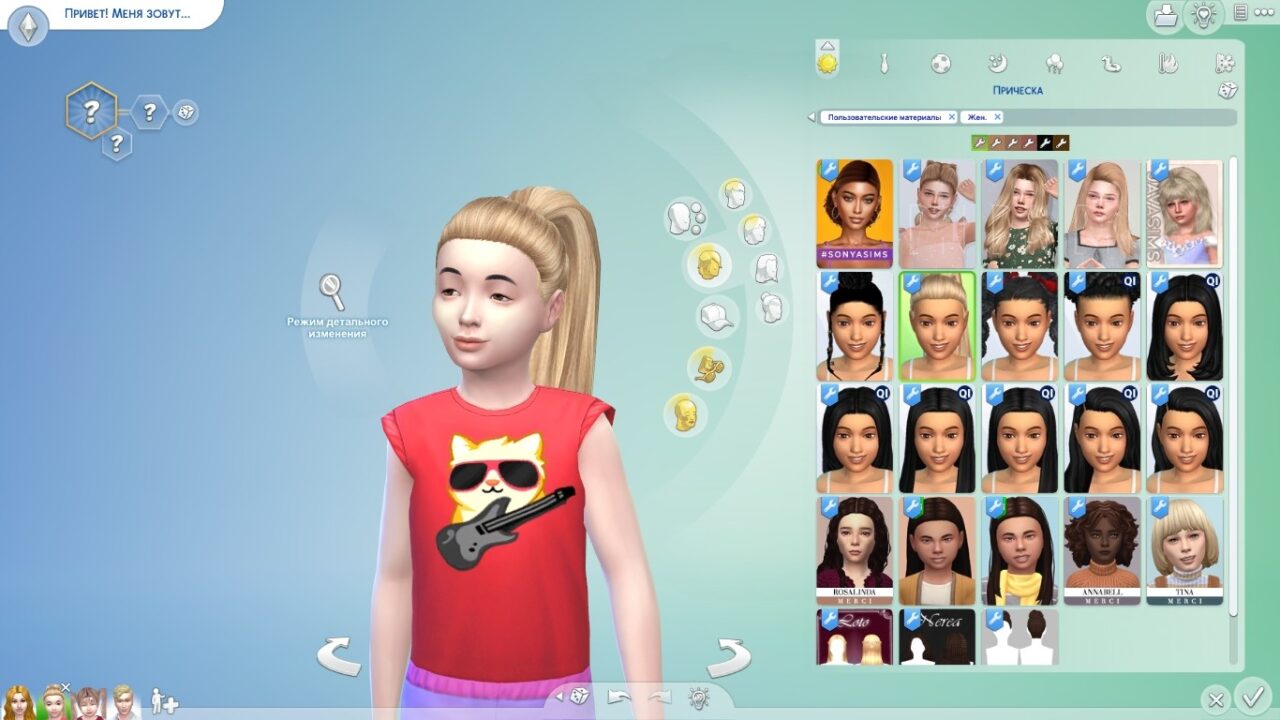Select the Tina Merci bob hairstyle
Viewport: 1280px width, 720px height.
coord(1185,551)
